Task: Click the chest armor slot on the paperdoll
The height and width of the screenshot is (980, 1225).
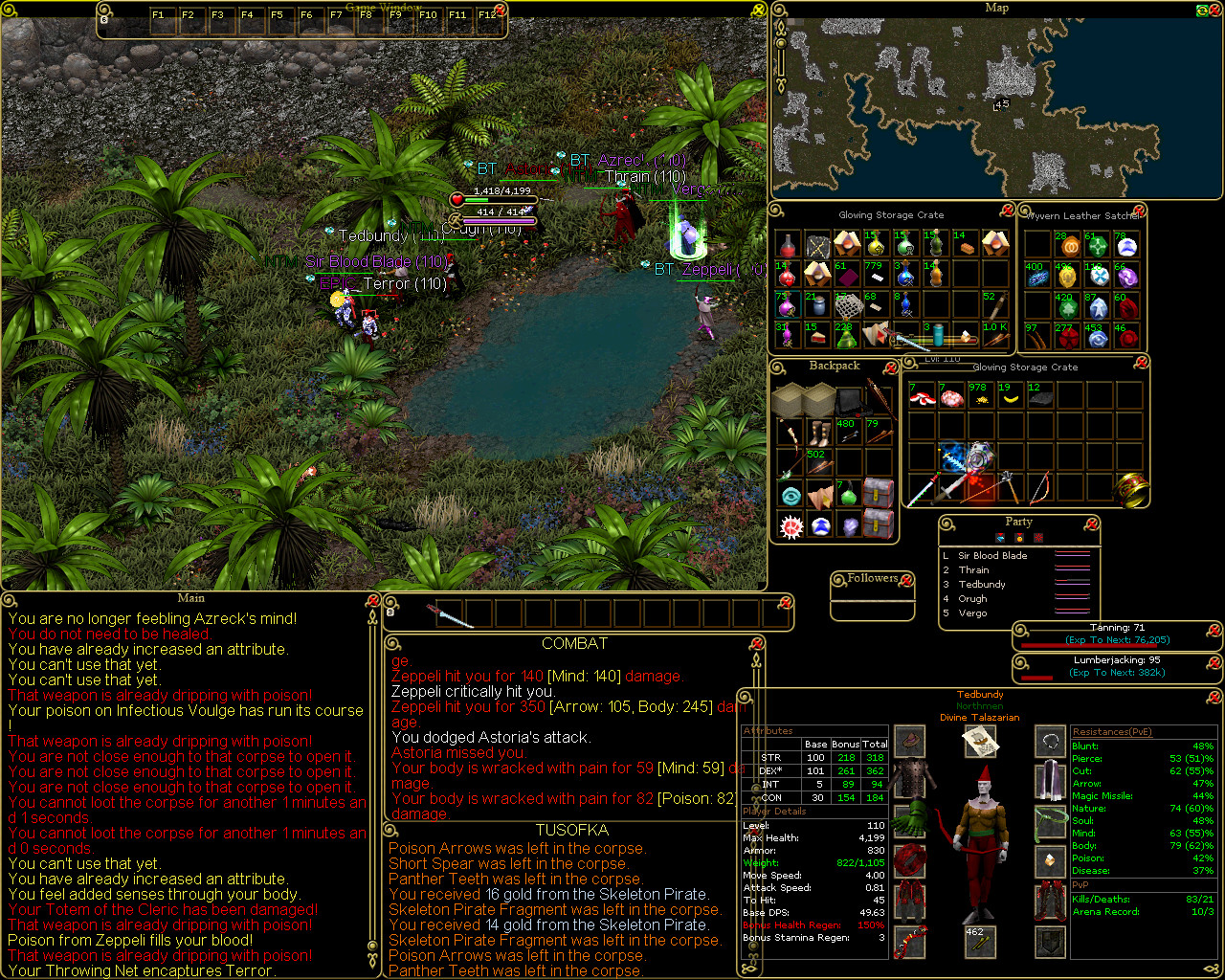Action: pyautogui.click(x=910, y=779)
